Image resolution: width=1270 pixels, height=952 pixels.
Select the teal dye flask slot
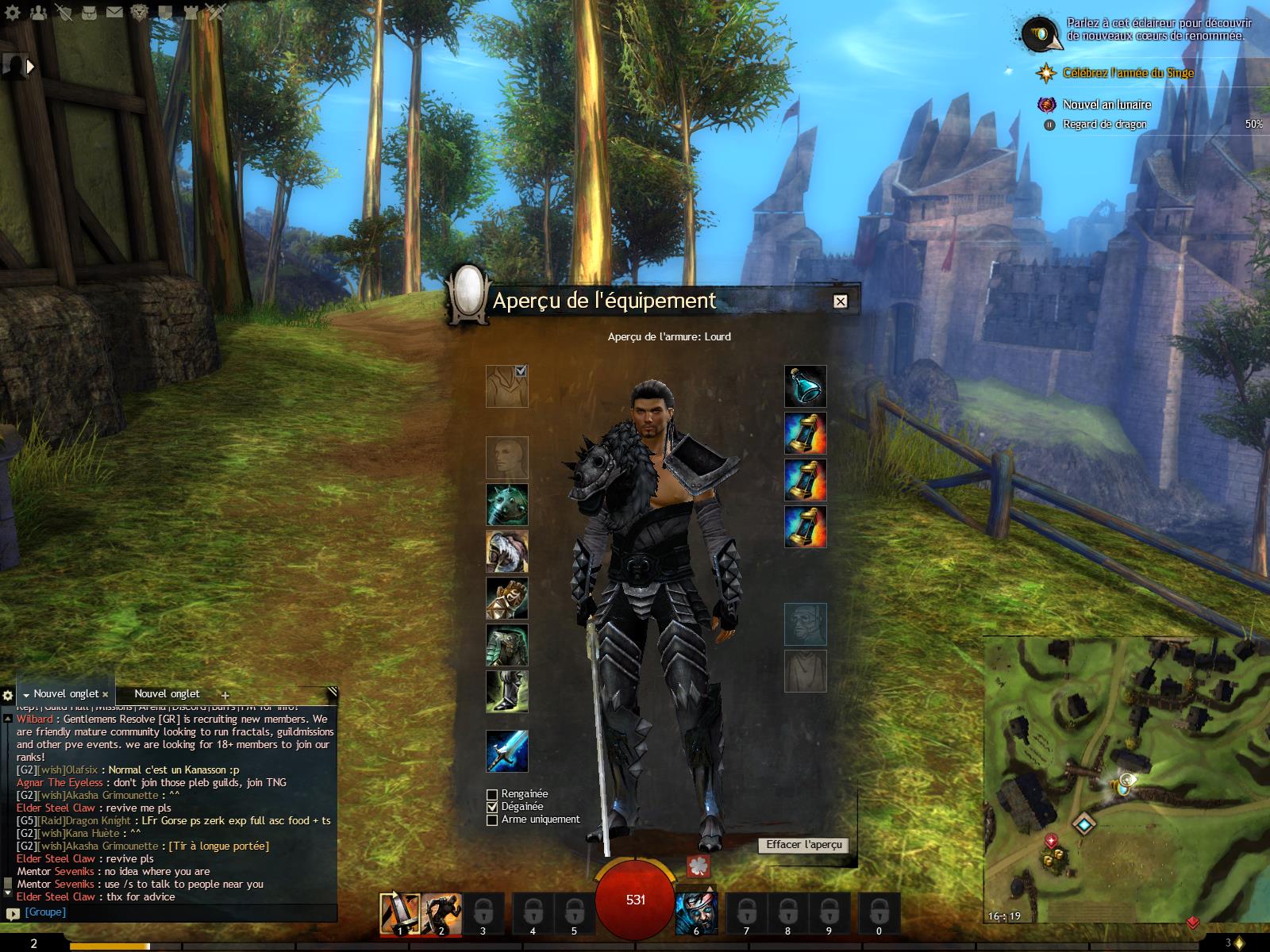[806, 386]
